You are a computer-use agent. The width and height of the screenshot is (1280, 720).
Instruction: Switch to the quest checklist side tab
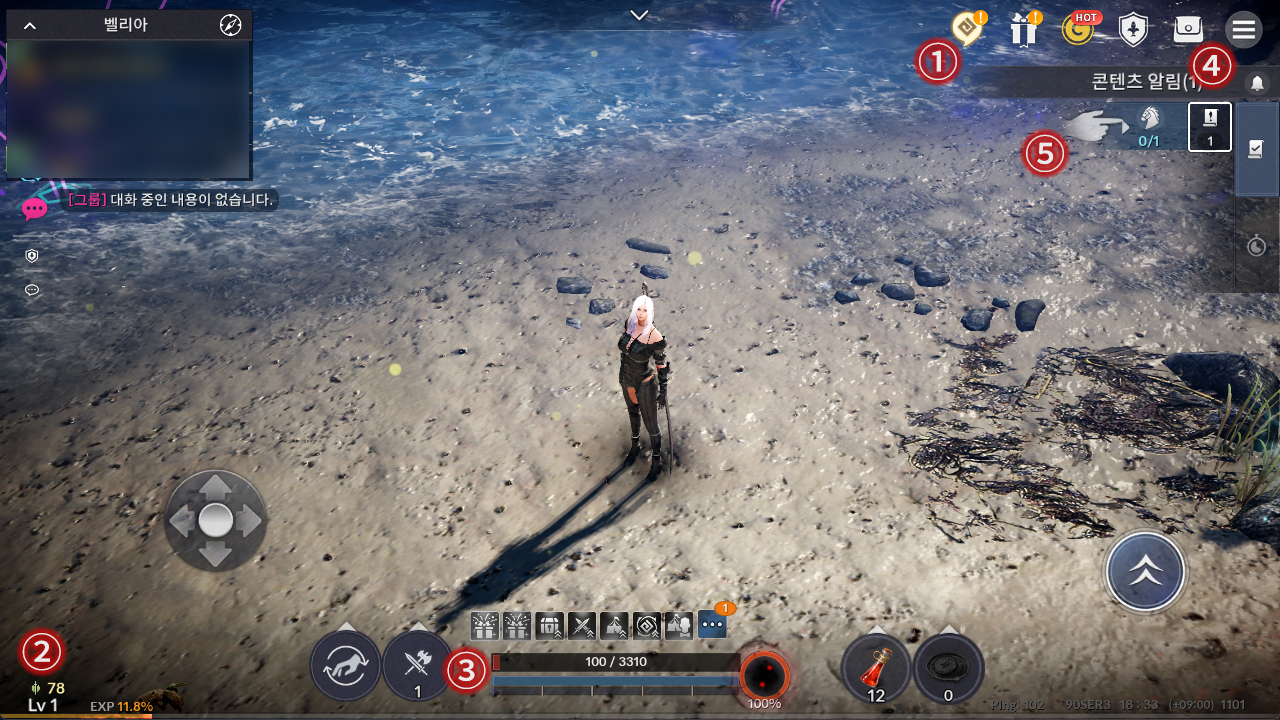click(1257, 149)
